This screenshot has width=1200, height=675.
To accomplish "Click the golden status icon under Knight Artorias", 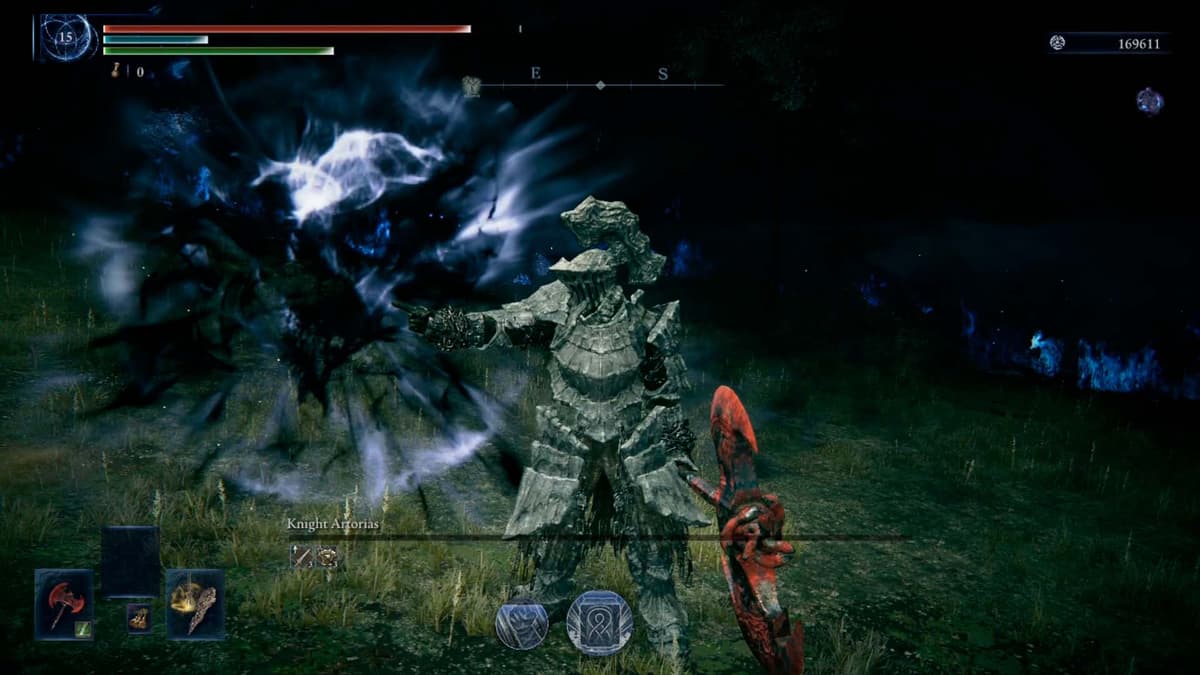I will point(326,556).
